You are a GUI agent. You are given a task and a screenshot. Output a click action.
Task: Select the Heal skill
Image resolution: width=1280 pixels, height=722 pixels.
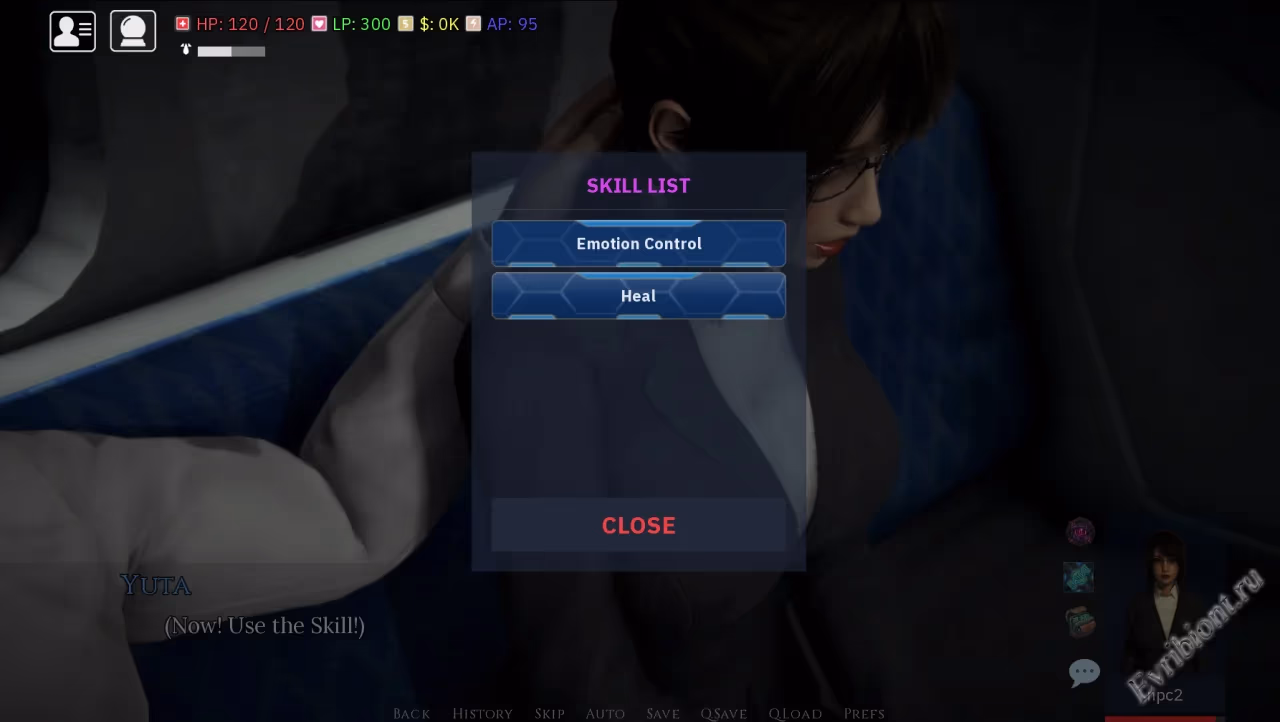[x=638, y=296]
